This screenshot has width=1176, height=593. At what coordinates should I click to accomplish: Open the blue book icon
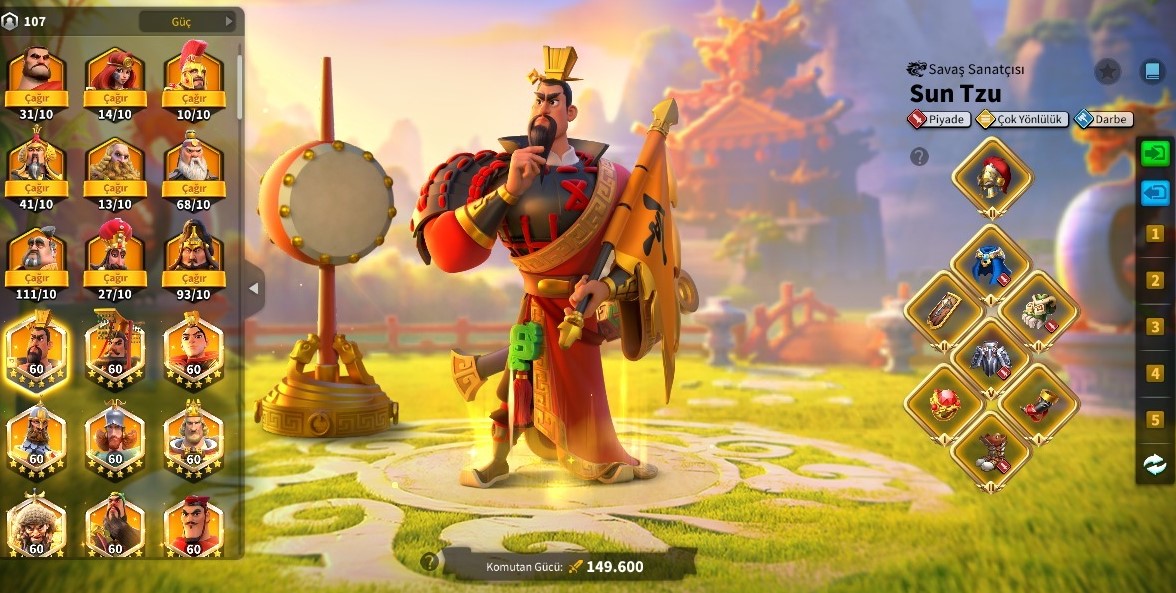(1152, 71)
